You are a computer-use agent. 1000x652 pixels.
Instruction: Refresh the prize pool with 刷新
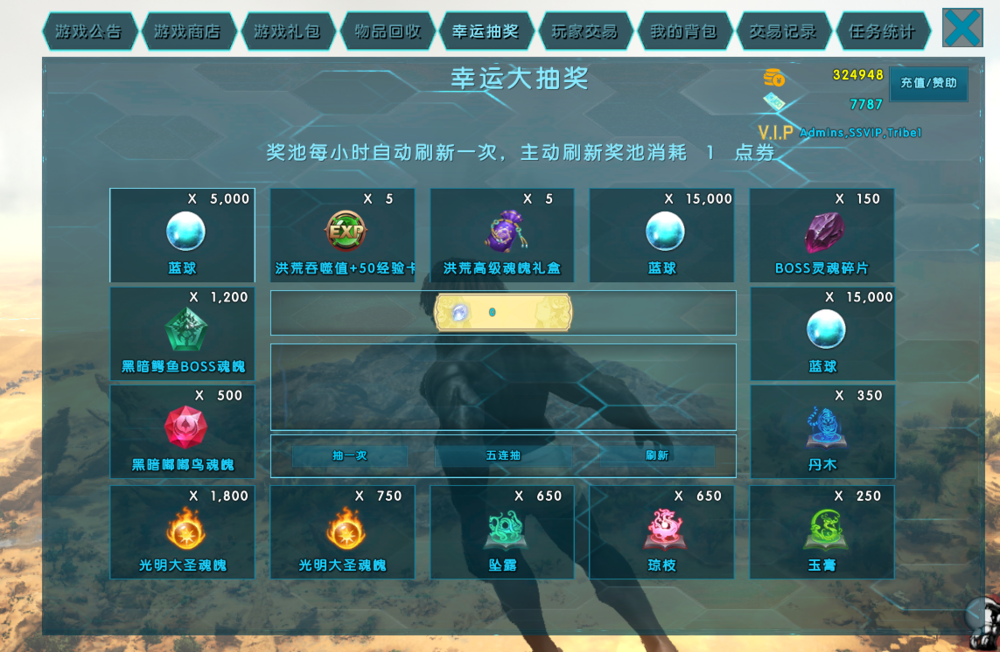click(656, 456)
